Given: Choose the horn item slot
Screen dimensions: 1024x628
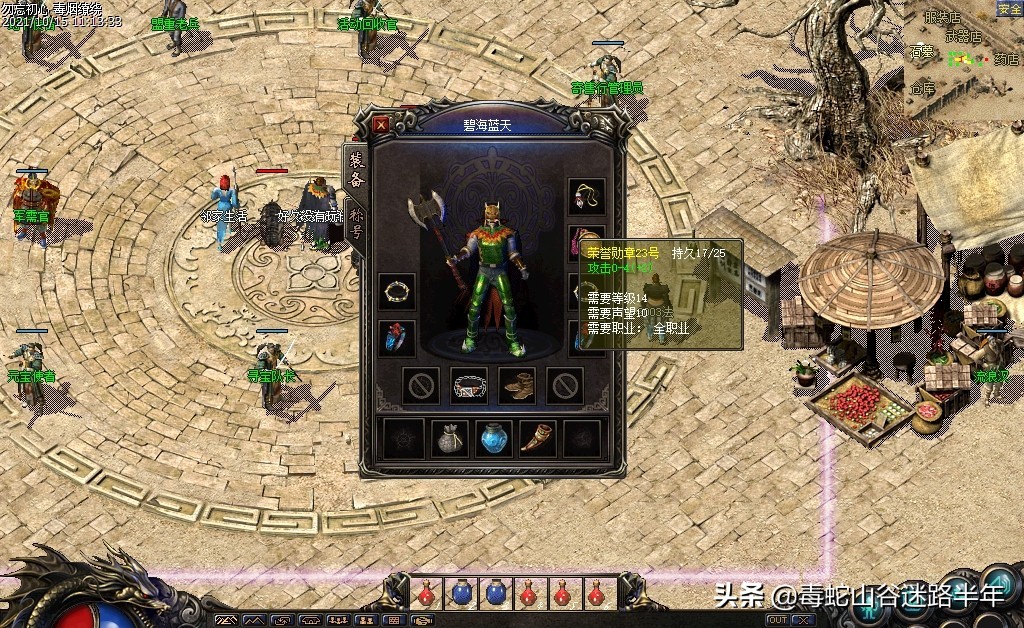Looking at the screenshot, I should 539,438.
